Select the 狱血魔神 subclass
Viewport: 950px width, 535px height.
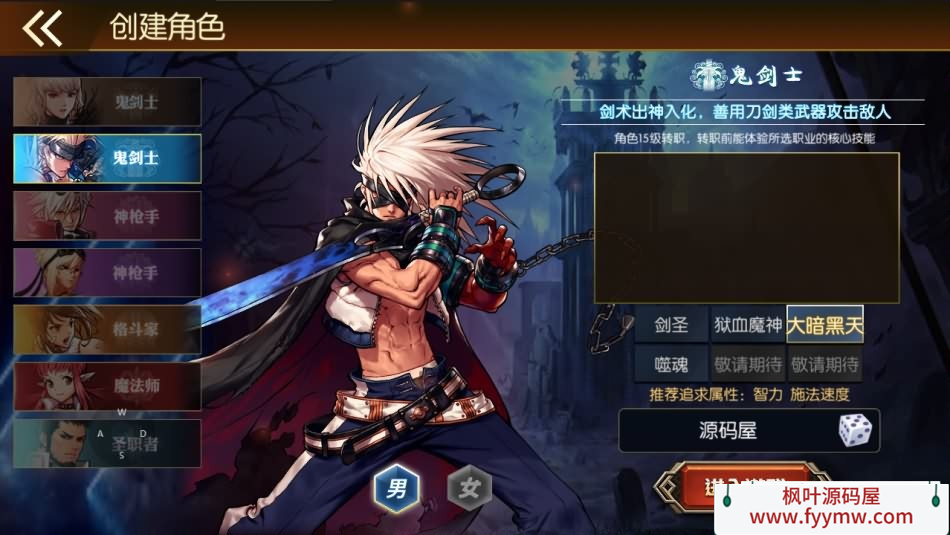click(747, 325)
